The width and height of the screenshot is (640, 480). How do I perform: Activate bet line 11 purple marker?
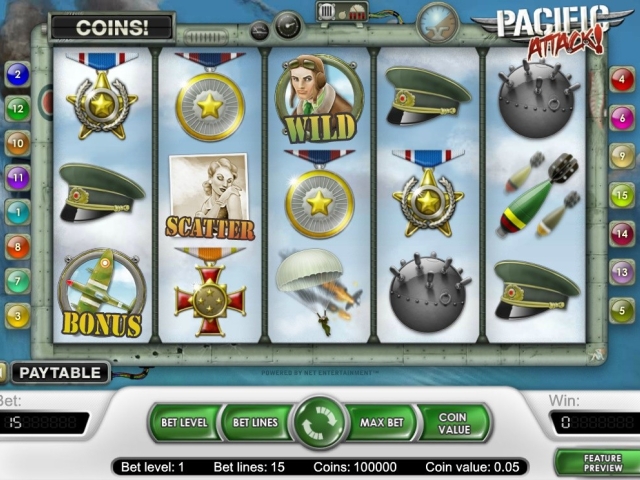pyautogui.click(x=17, y=178)
